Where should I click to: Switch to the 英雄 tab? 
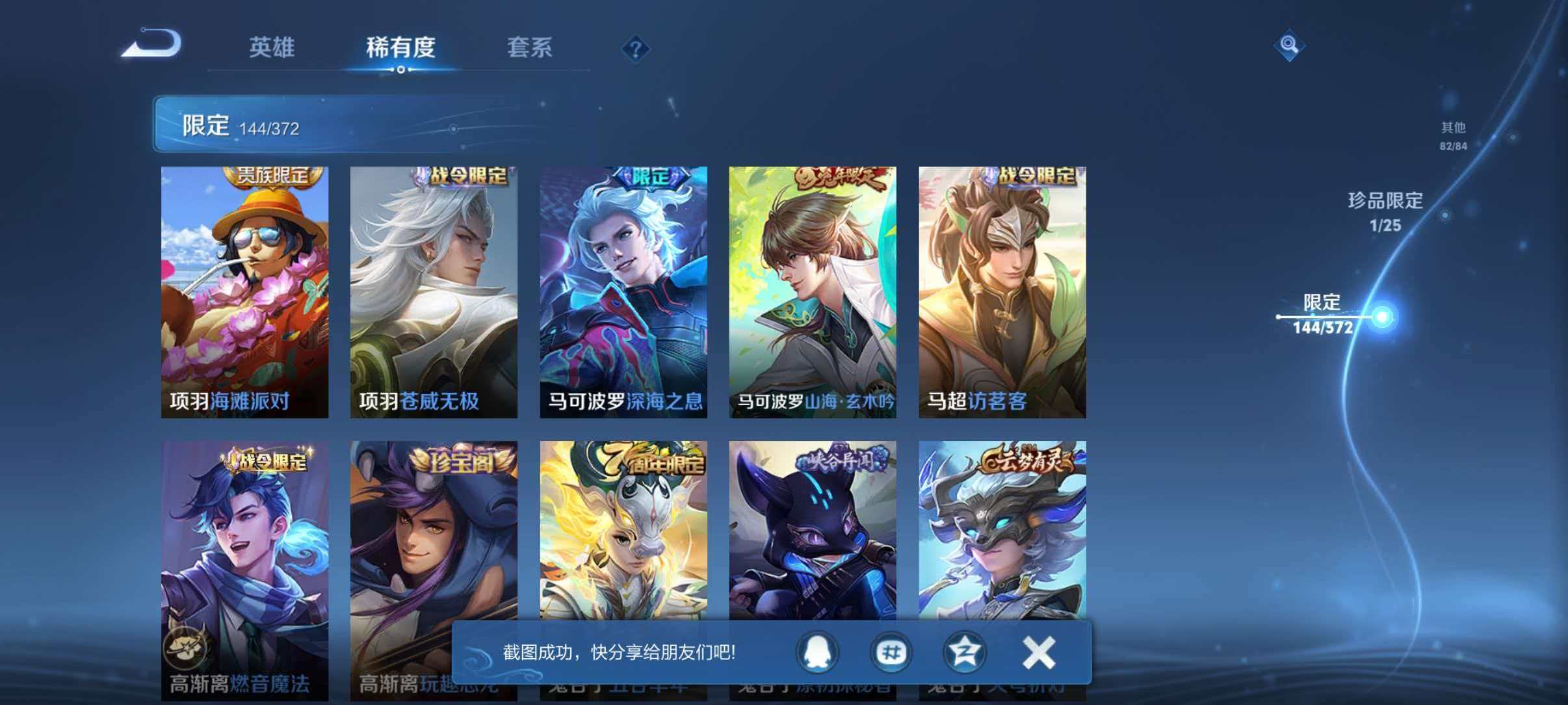pyautogui.click(x=271, y=48)
